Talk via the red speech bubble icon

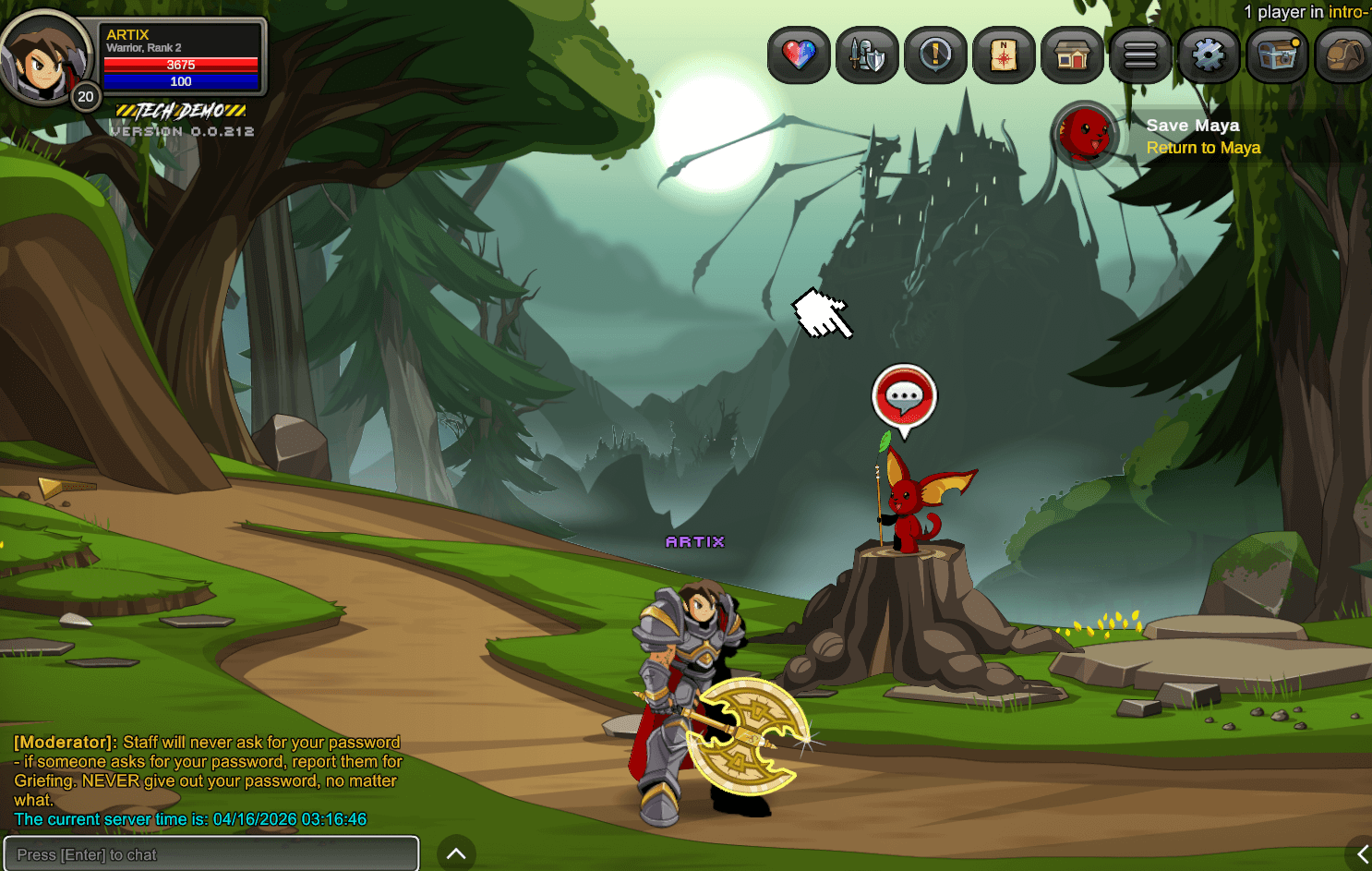point(904,398)
